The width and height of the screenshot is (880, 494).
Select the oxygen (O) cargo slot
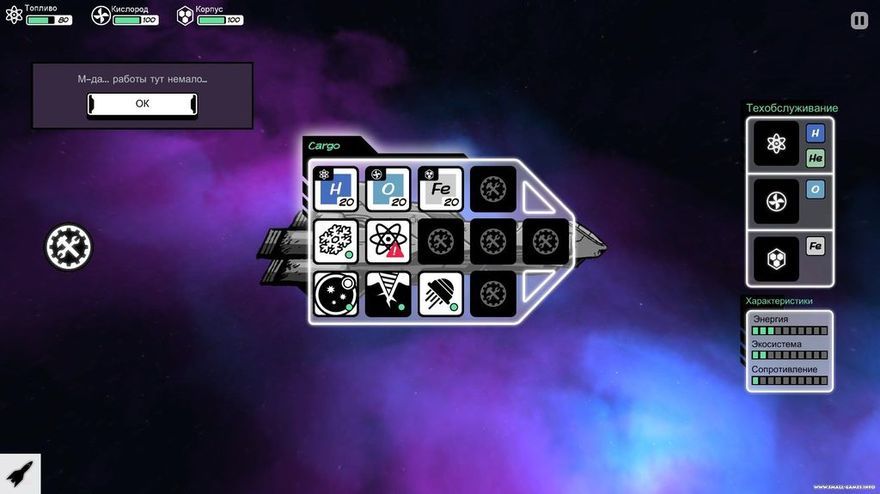click(388, 188)
